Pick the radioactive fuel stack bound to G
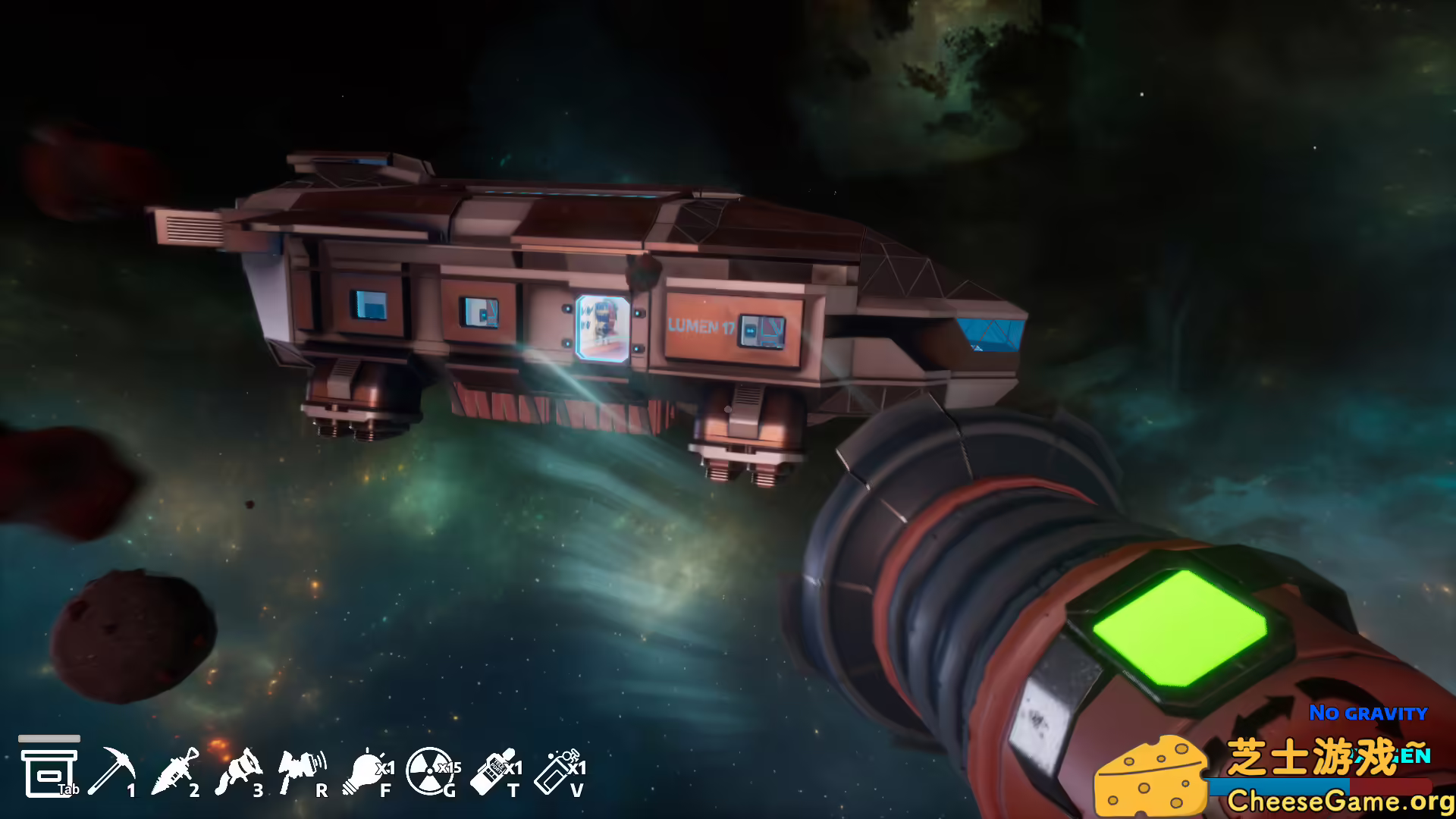 point(431,769)
